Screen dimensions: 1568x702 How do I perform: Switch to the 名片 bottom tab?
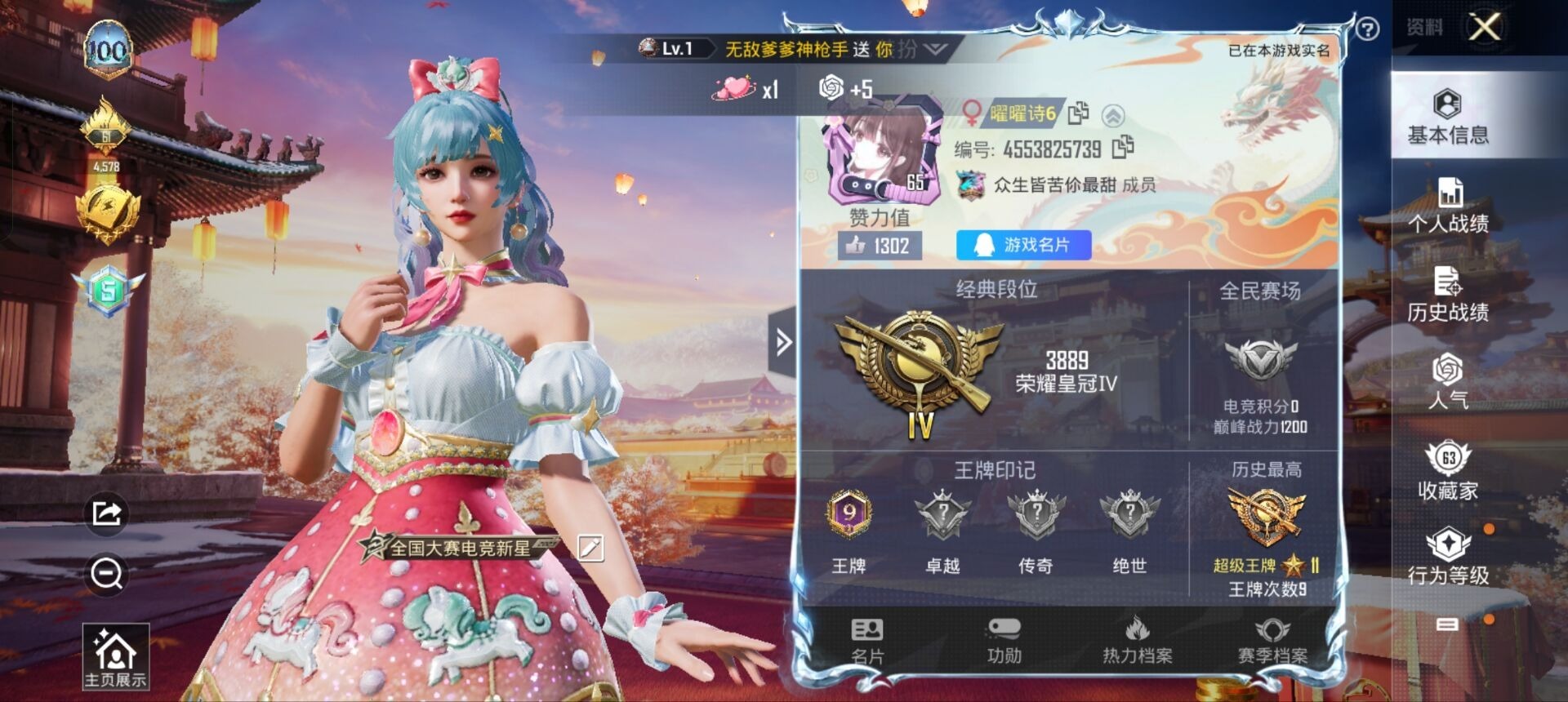pos(867,642)
